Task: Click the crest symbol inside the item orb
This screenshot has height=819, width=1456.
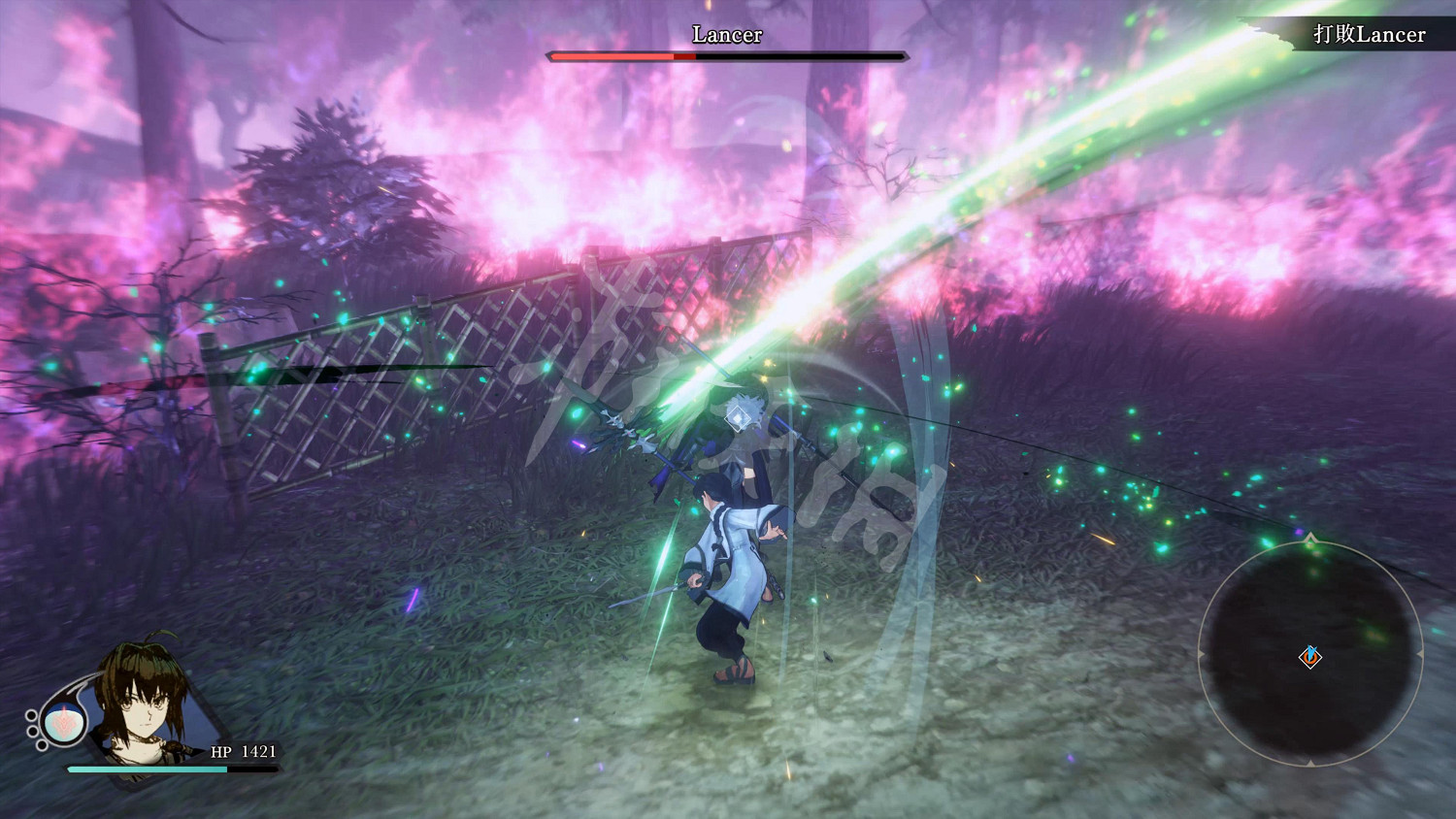Action: pyautogui.click(x=63, y=724)
